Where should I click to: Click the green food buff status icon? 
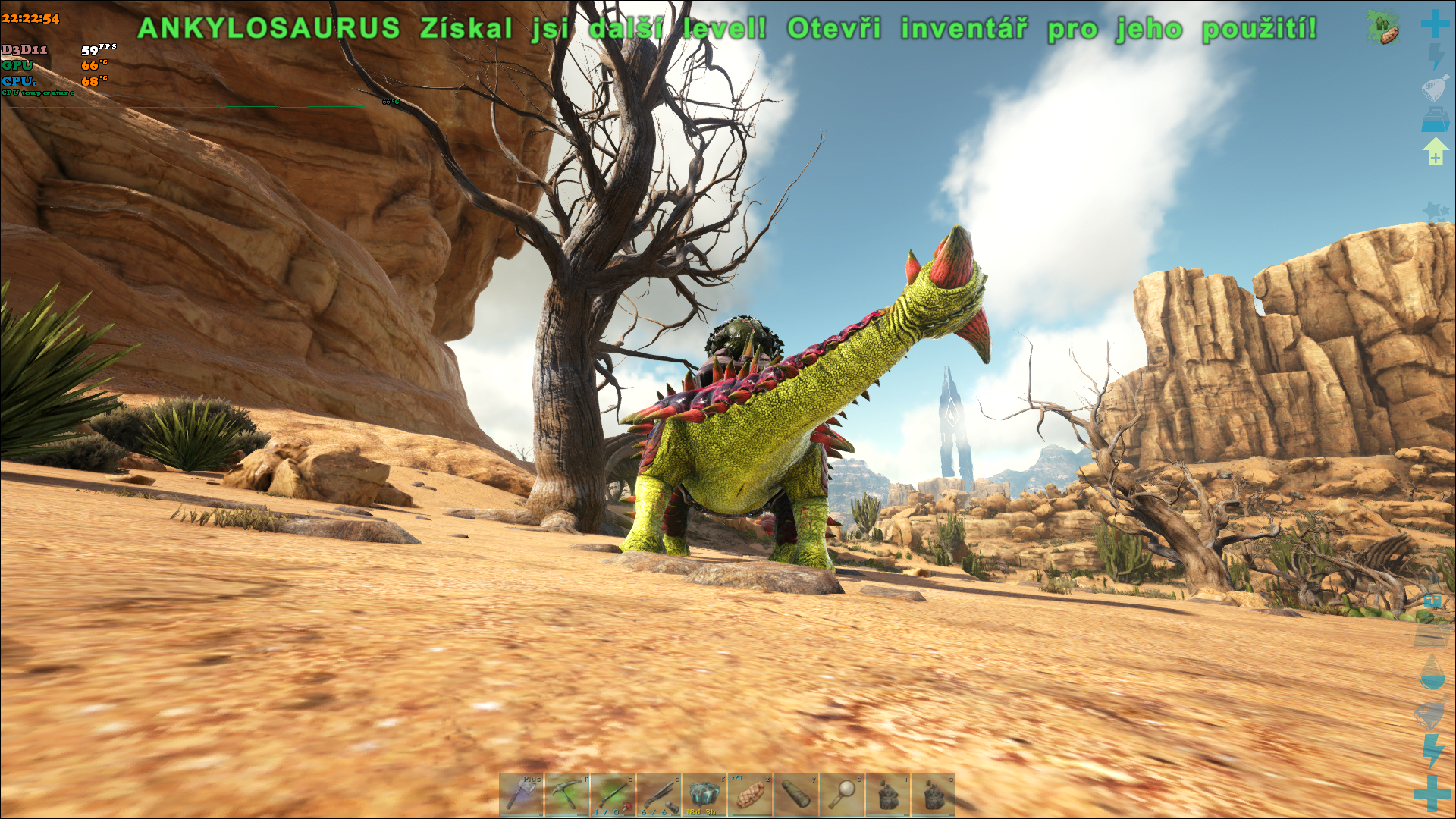tap(1384, 28)
